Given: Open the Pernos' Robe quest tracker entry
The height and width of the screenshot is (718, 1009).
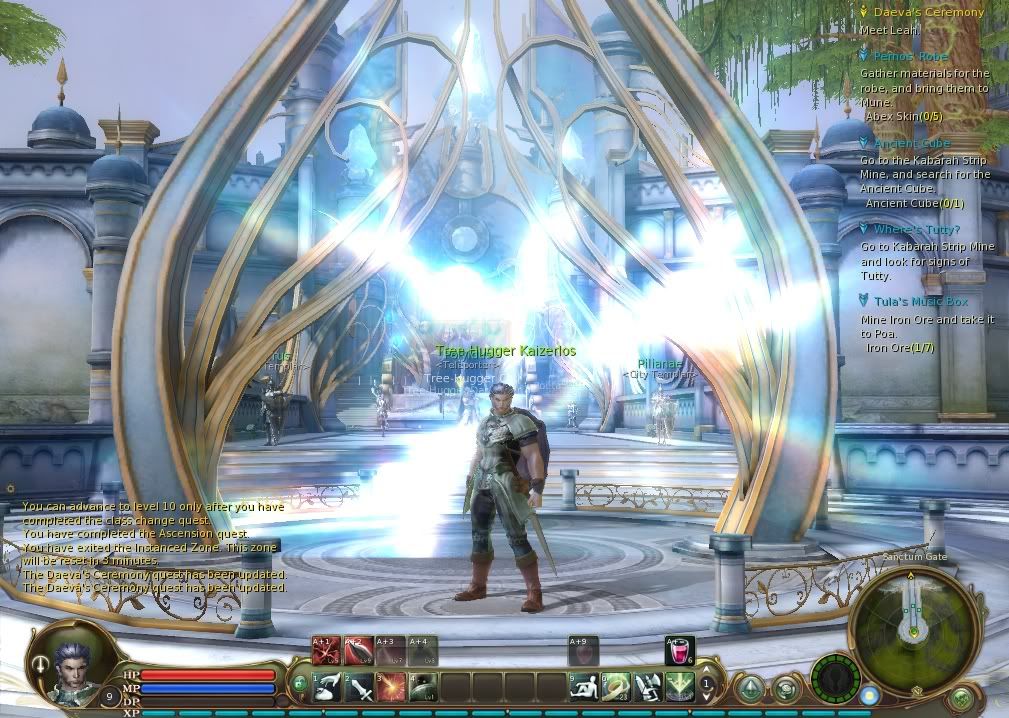Looking at the screenshot, I should 909,56.
